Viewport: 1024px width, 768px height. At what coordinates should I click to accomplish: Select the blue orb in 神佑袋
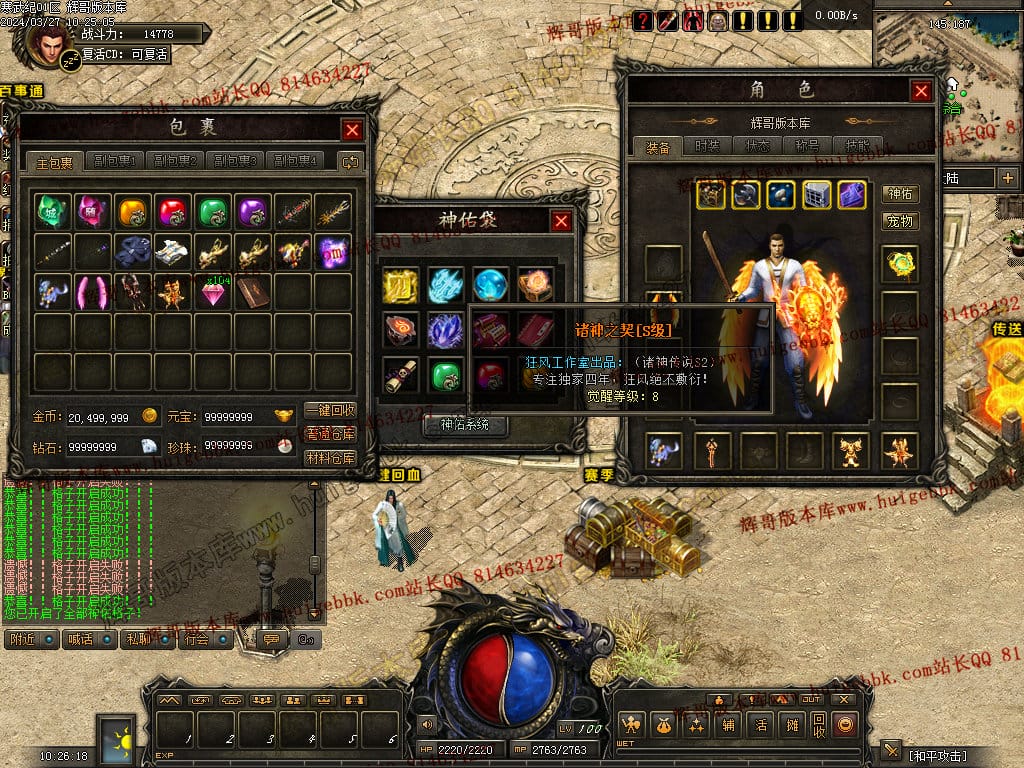[x=490, y=285]
